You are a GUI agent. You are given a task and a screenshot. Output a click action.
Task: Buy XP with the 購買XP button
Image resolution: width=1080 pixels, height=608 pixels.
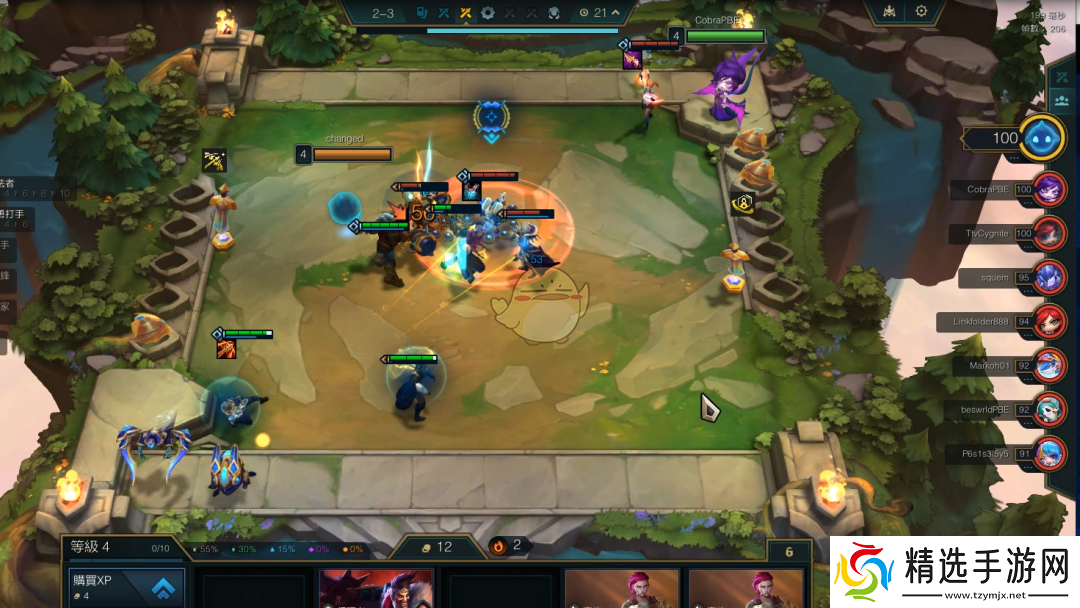[x=127, y=588]
